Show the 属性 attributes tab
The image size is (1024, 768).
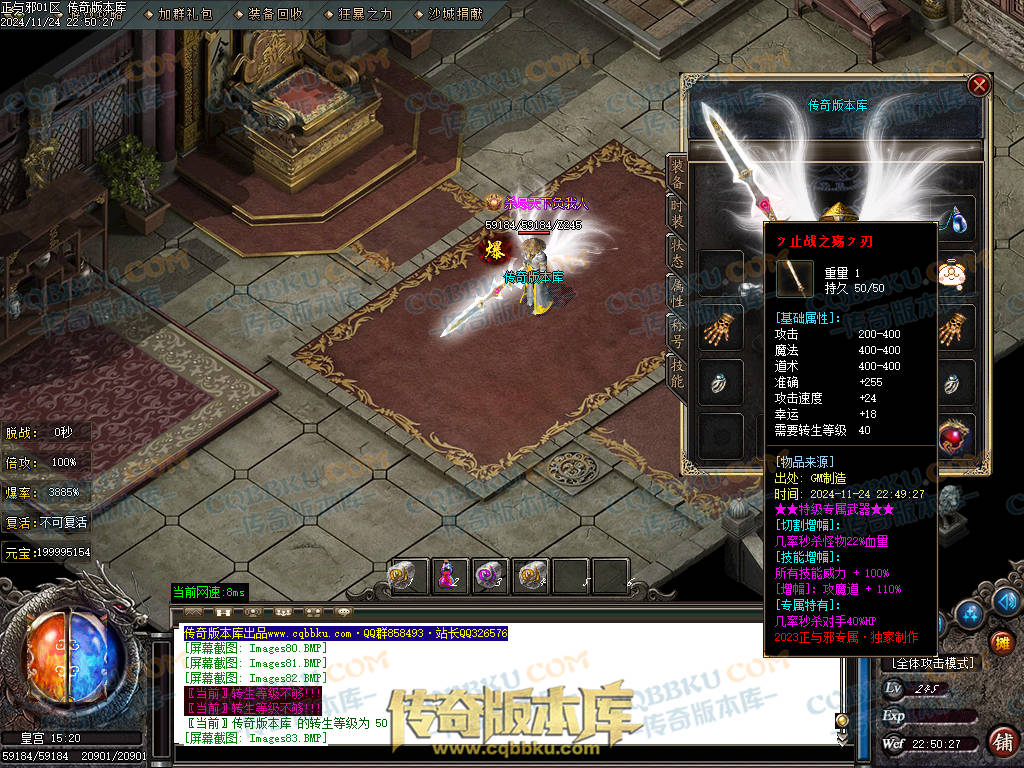click(677, 290)
